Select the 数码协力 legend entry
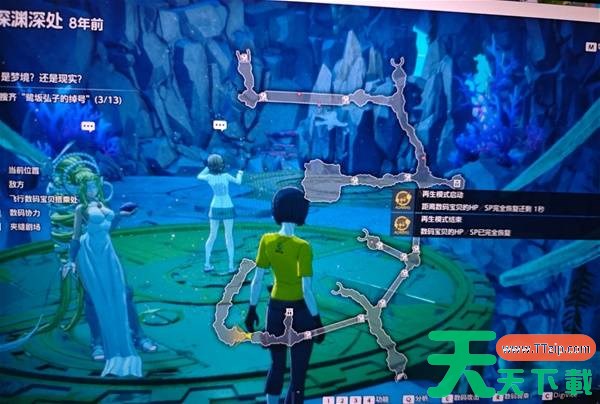 pyautogui.click(x=24, y=213)
